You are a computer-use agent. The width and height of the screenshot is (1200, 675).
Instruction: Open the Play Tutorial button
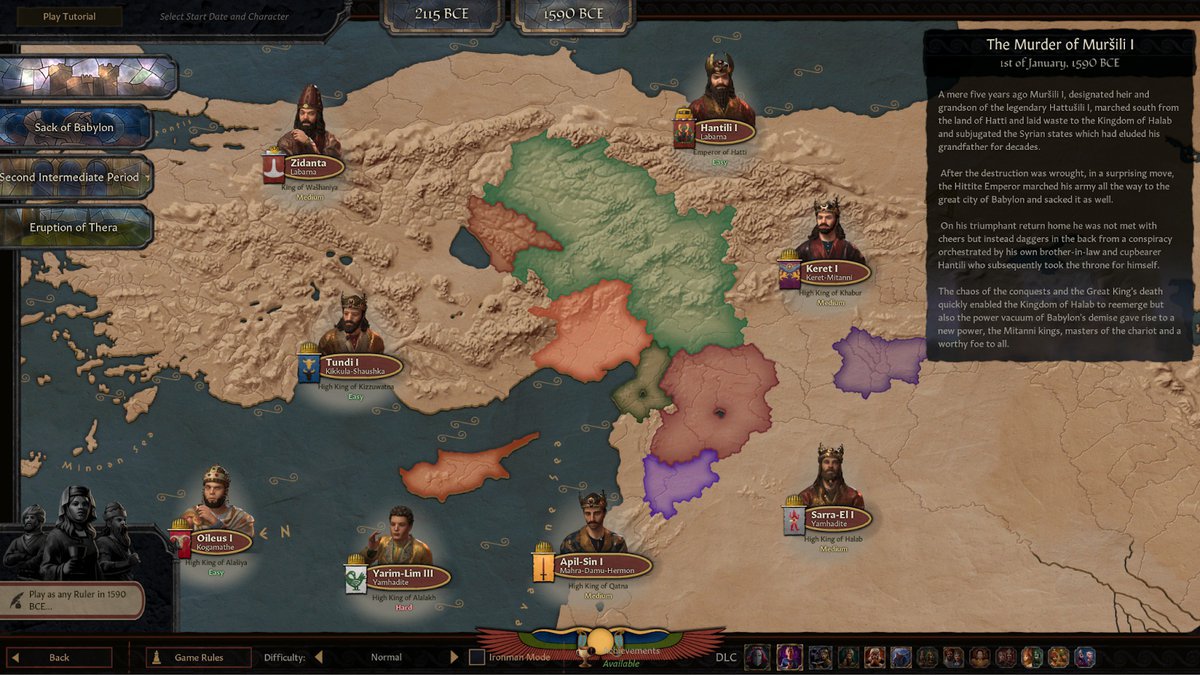[70, 16]
